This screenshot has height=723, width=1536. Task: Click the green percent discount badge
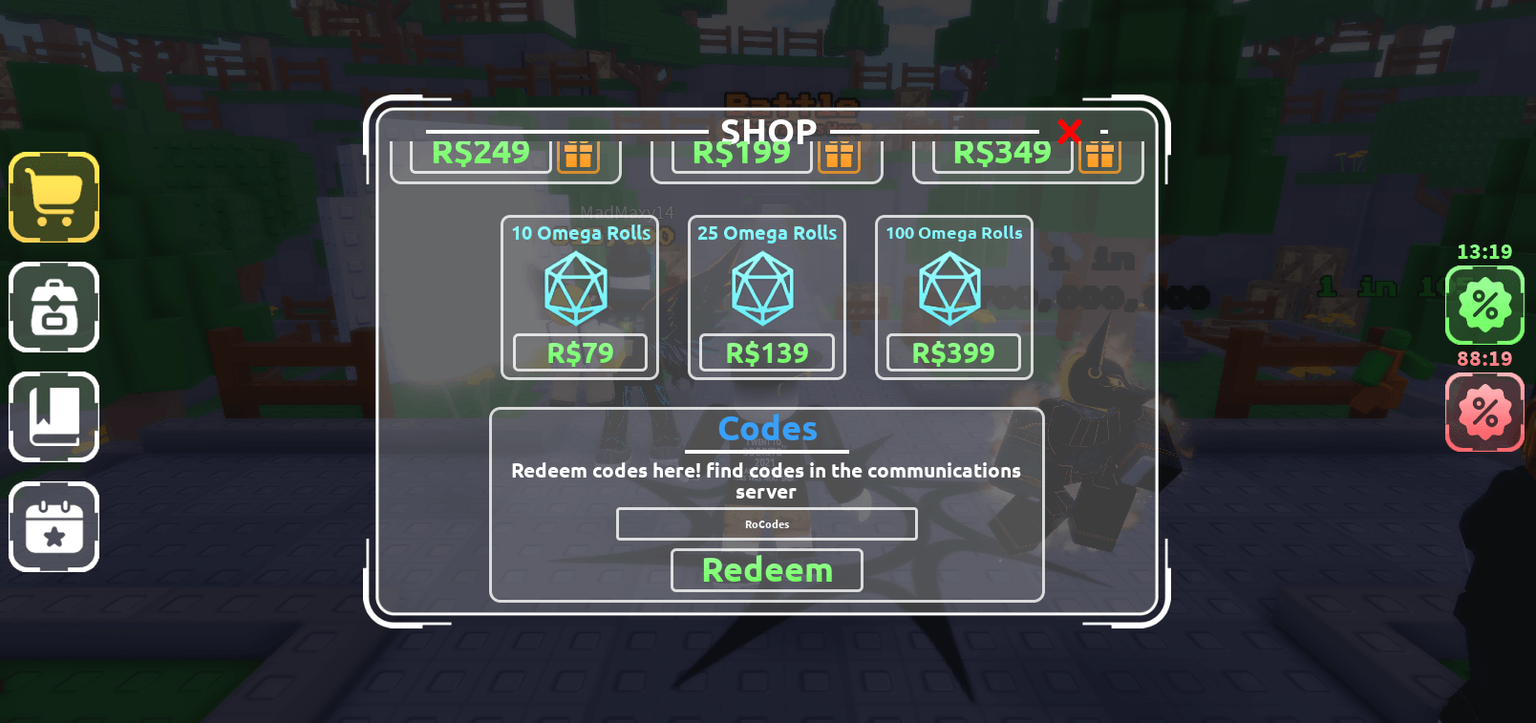[1485, 304]
